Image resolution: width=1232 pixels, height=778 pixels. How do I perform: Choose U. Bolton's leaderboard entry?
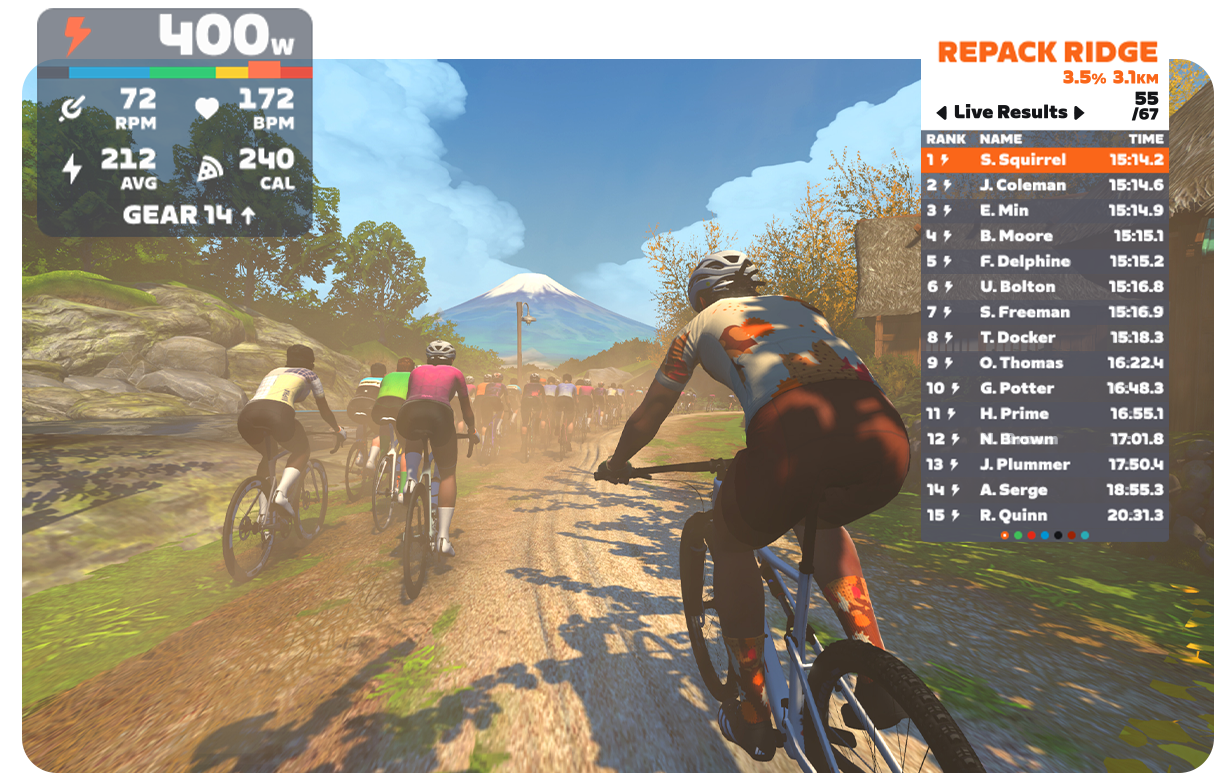click(x=1044, y=286)
